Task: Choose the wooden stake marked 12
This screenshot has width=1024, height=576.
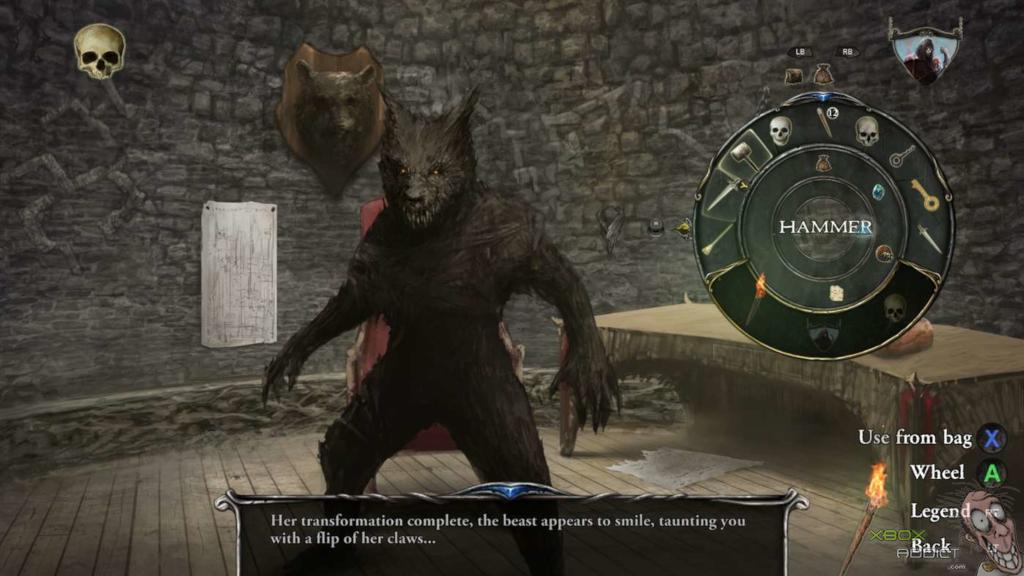Action: 825,120
